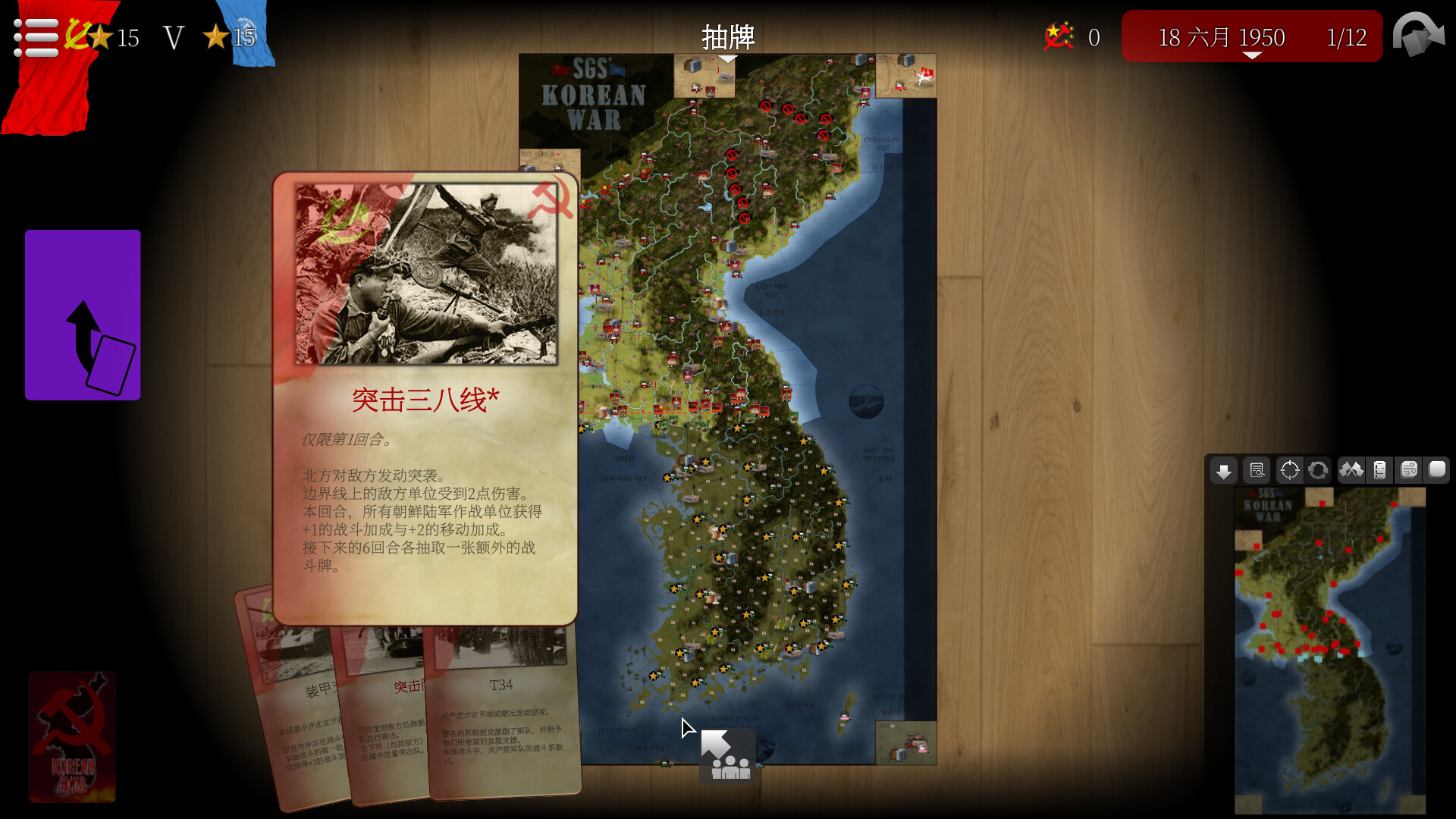Screen dimensions: 1456x819
Task: Click the Korean War card deck emblem bottom left
Action: tap(73, 736)
